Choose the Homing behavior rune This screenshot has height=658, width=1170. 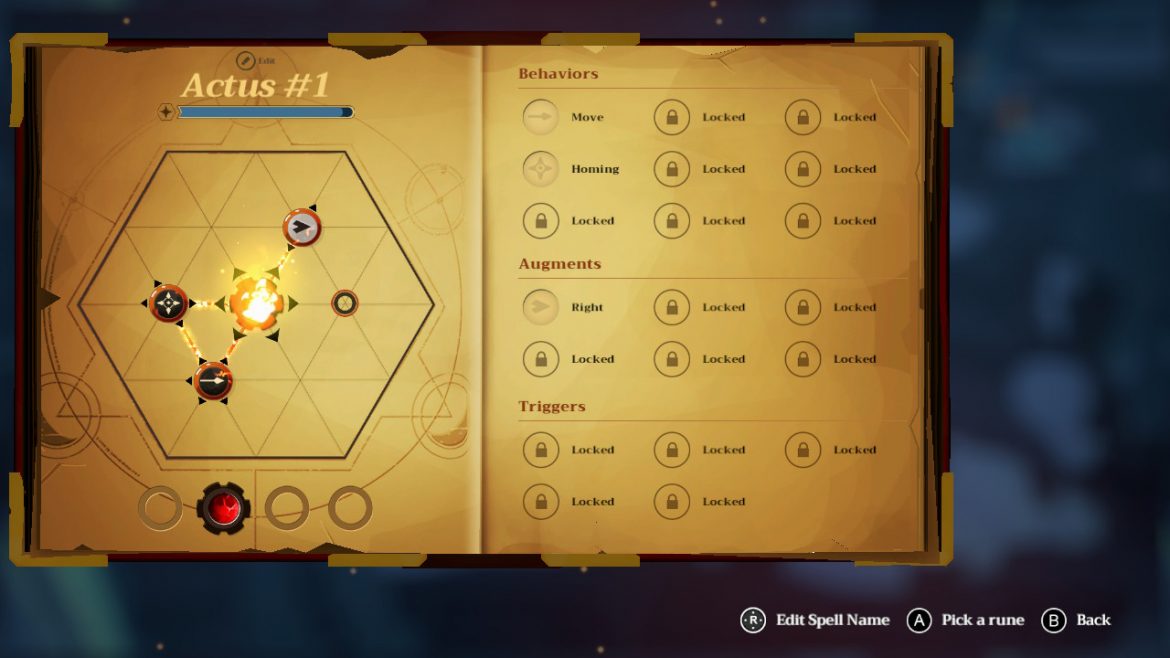coord(541,169)
